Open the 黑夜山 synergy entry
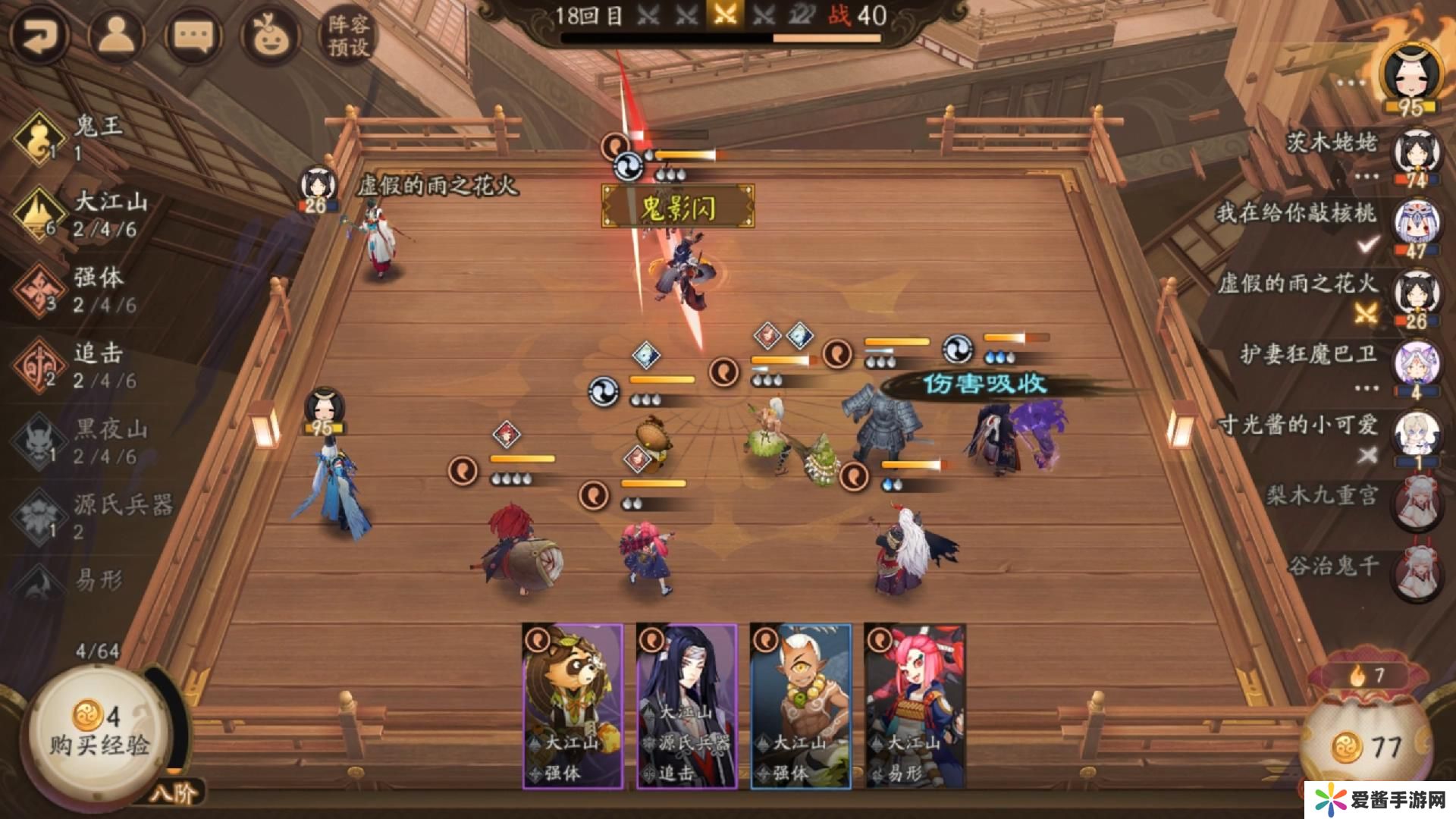 [83, 441]
